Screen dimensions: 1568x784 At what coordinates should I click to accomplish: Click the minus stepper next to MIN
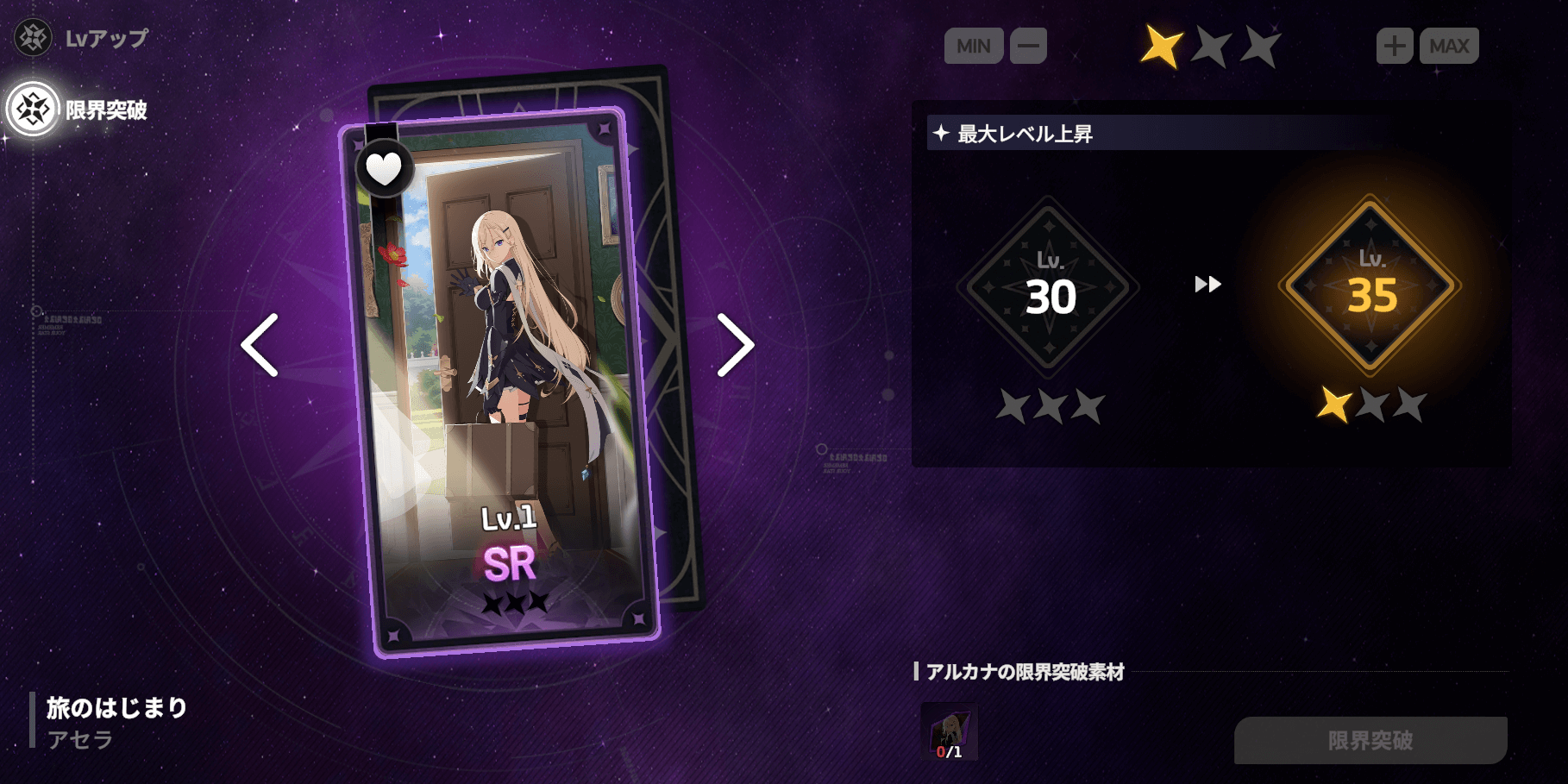click(1027, 47)
